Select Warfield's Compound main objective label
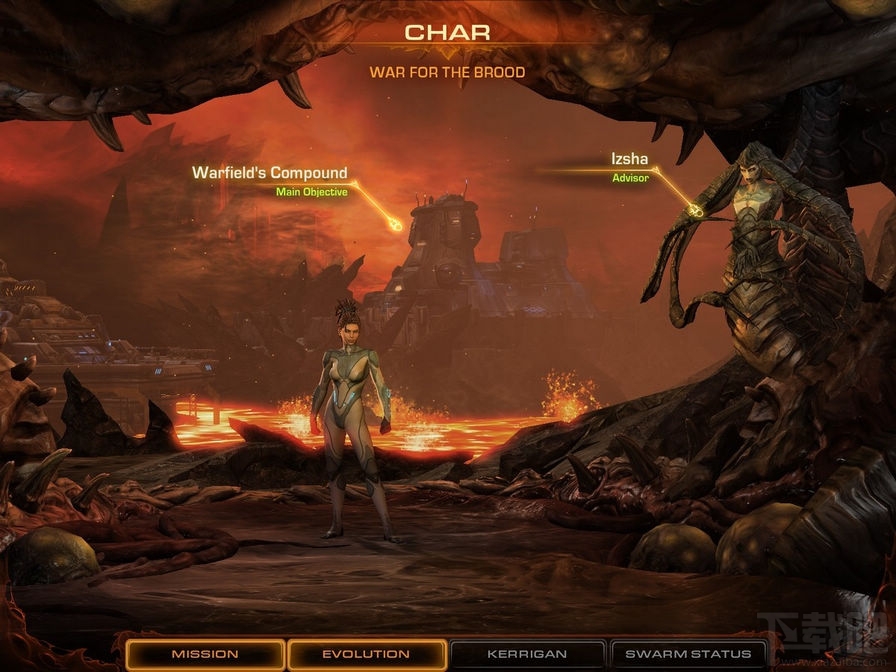The image size is (896, 672). [x=270, y=174]
